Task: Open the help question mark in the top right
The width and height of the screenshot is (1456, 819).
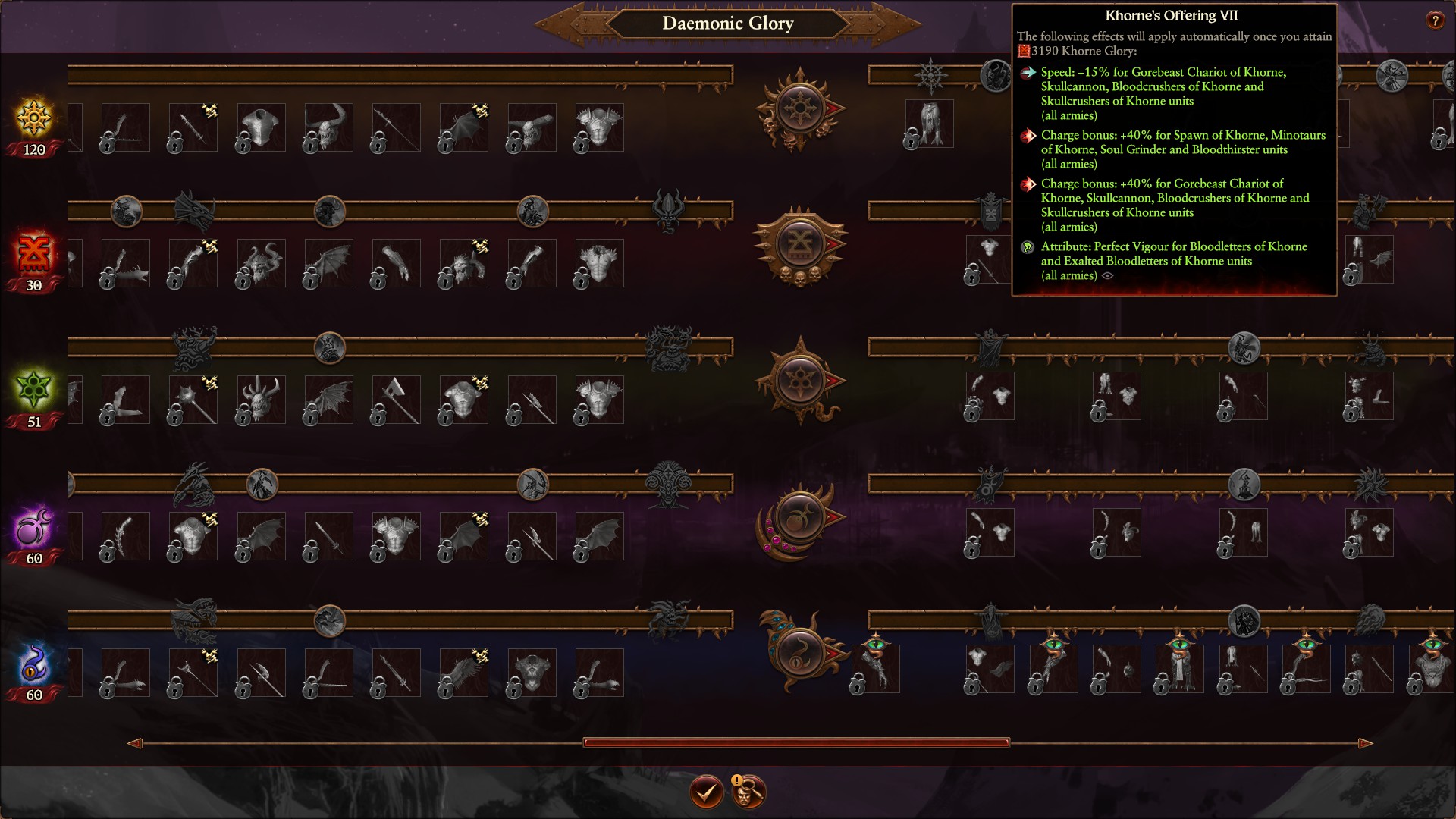Action: coord(1436,20)
